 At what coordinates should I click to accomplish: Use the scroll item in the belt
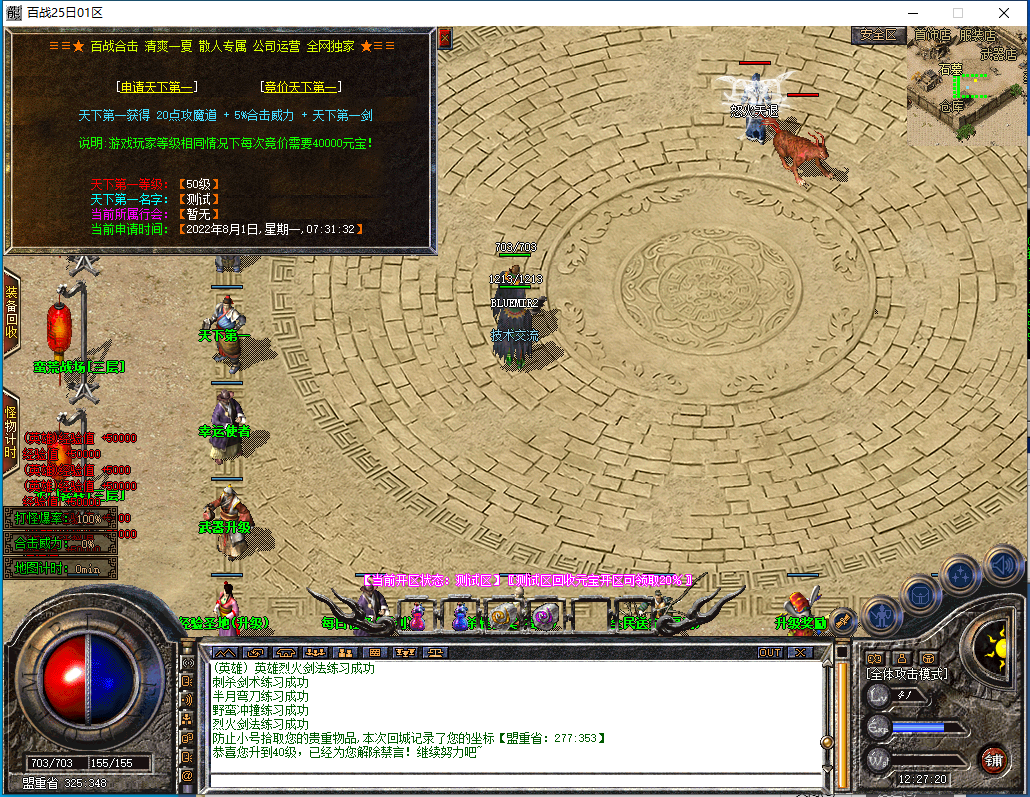pyautogui.click(x=501, y=618)
